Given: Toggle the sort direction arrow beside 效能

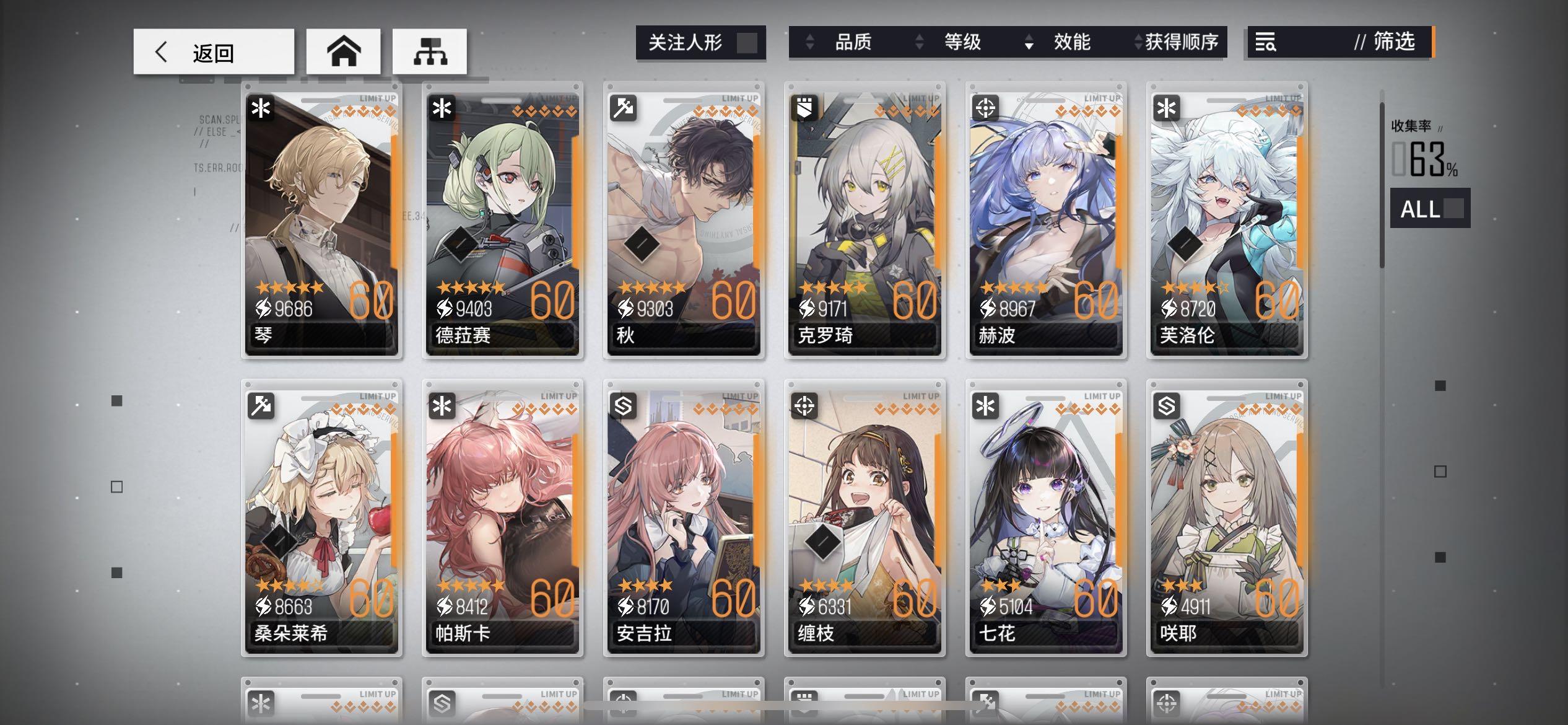Looking at the screenshot, I should coord(1028,43).
